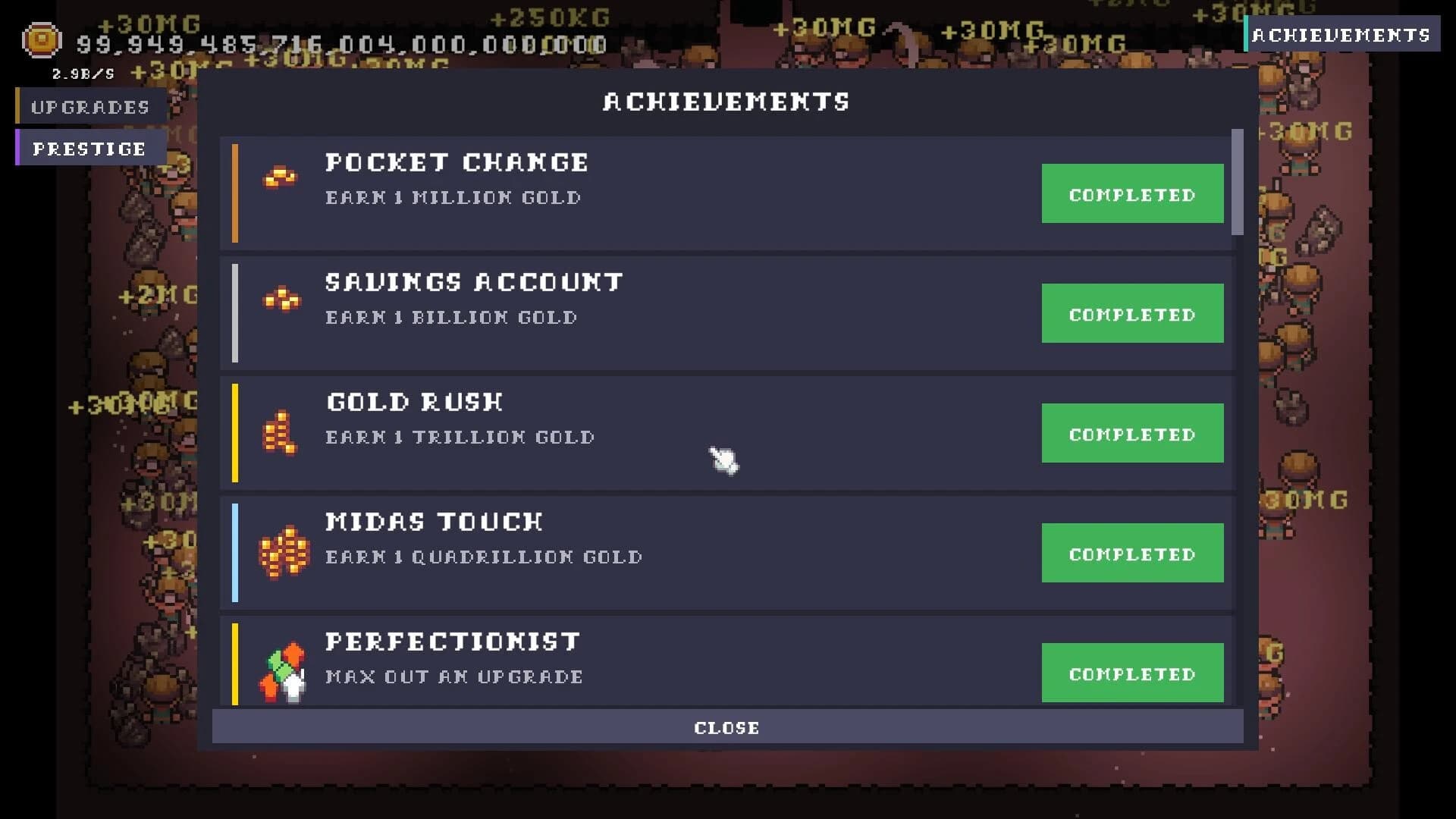Click the upgrade arrows icon on Perfectionist
Image resolution: width=1456 pixels, height=819 pixels.
282,667
